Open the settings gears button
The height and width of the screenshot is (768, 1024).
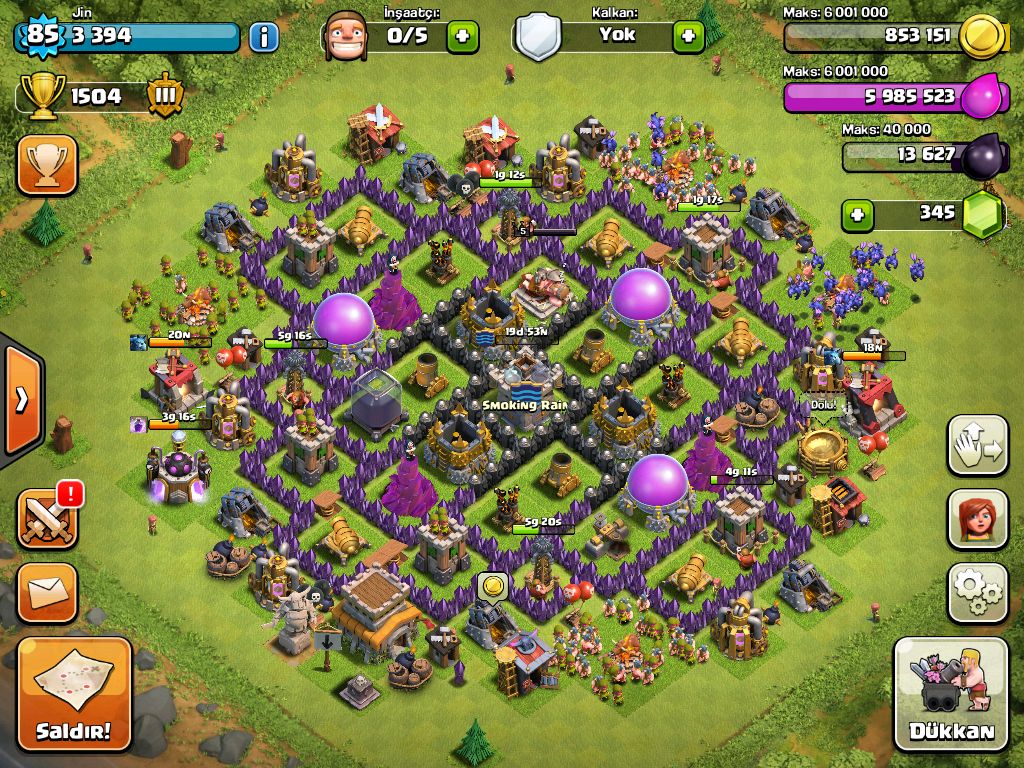pyautogui.click(x=978, y=593)
